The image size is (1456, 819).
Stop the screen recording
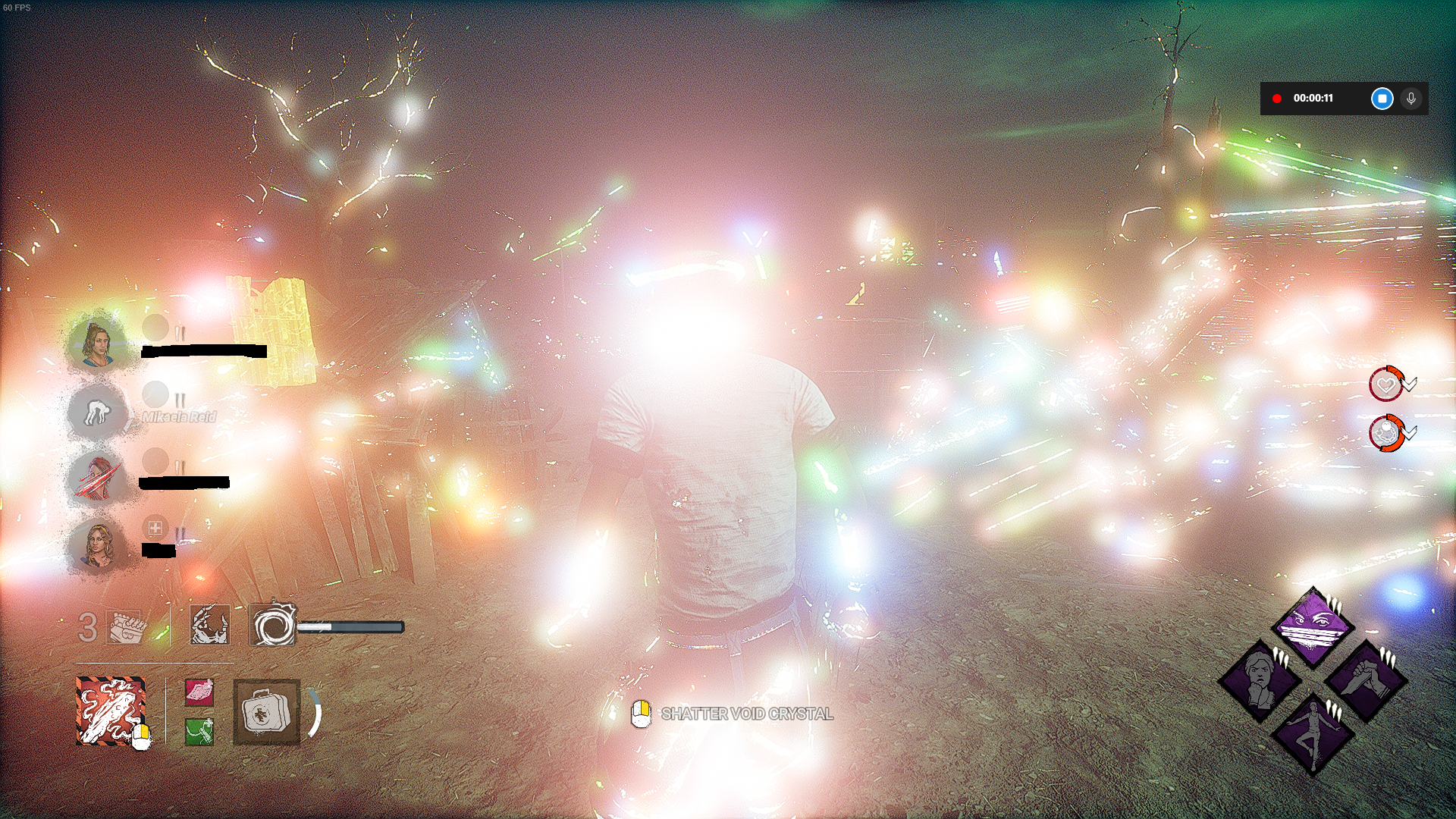1381,97
